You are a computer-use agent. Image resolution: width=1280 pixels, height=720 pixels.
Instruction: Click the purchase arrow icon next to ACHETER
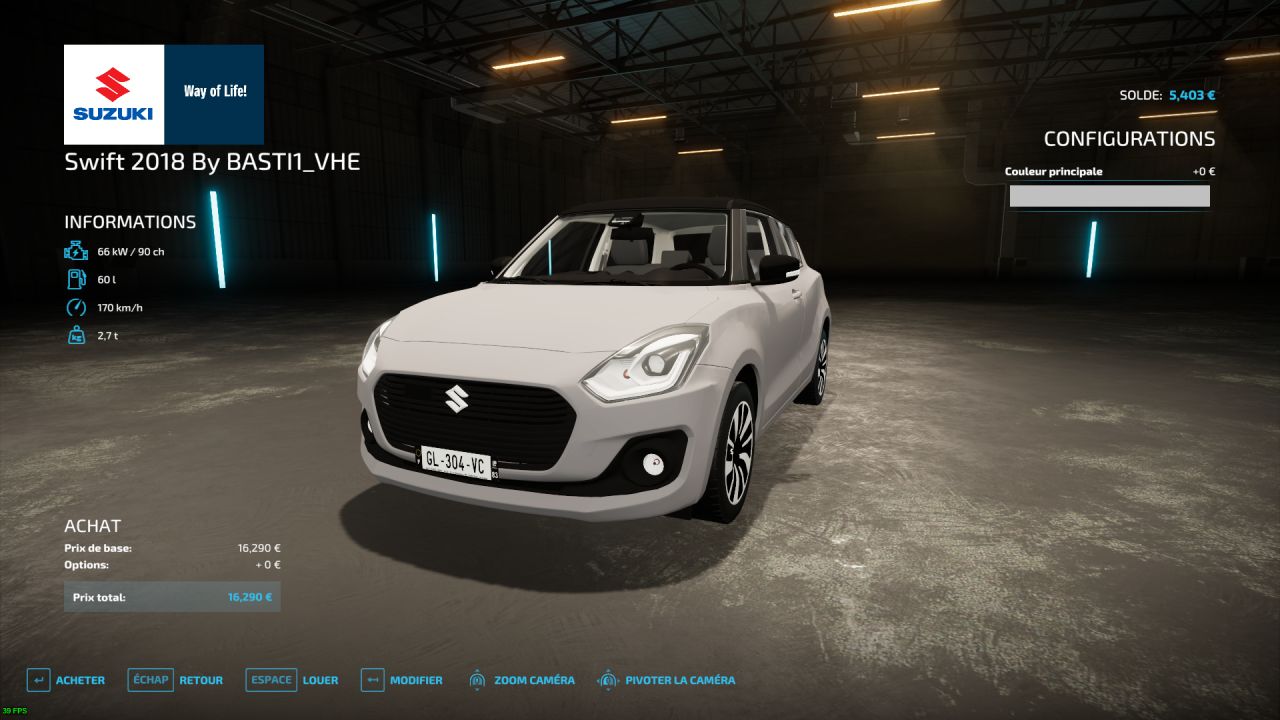pos(38,680)
